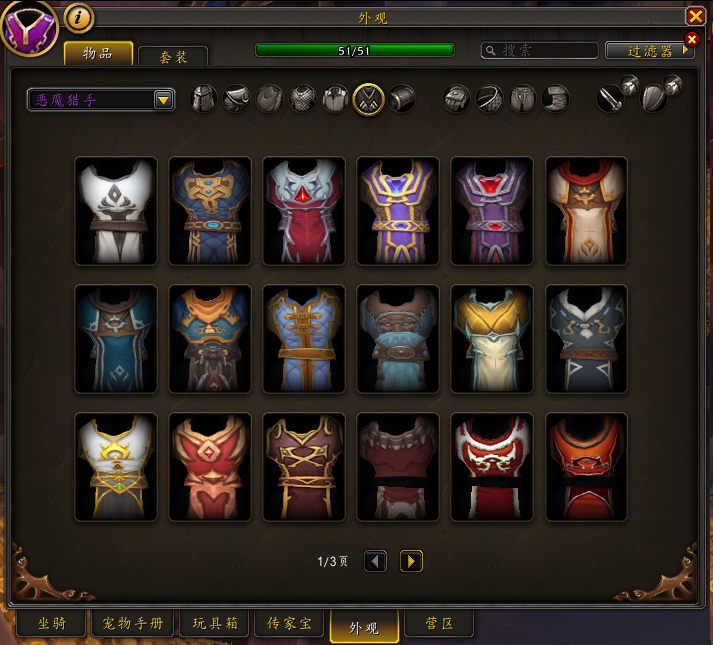Go to the next appearance page
This screenshot has height=645, width=713.
pyautogui.click(x=411, y=561)
